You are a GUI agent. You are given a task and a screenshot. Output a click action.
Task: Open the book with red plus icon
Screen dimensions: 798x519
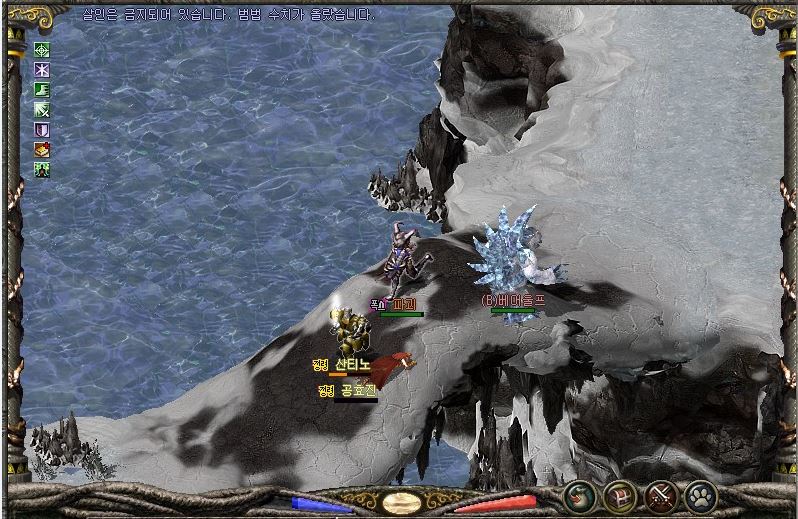(x=42, y=149)
